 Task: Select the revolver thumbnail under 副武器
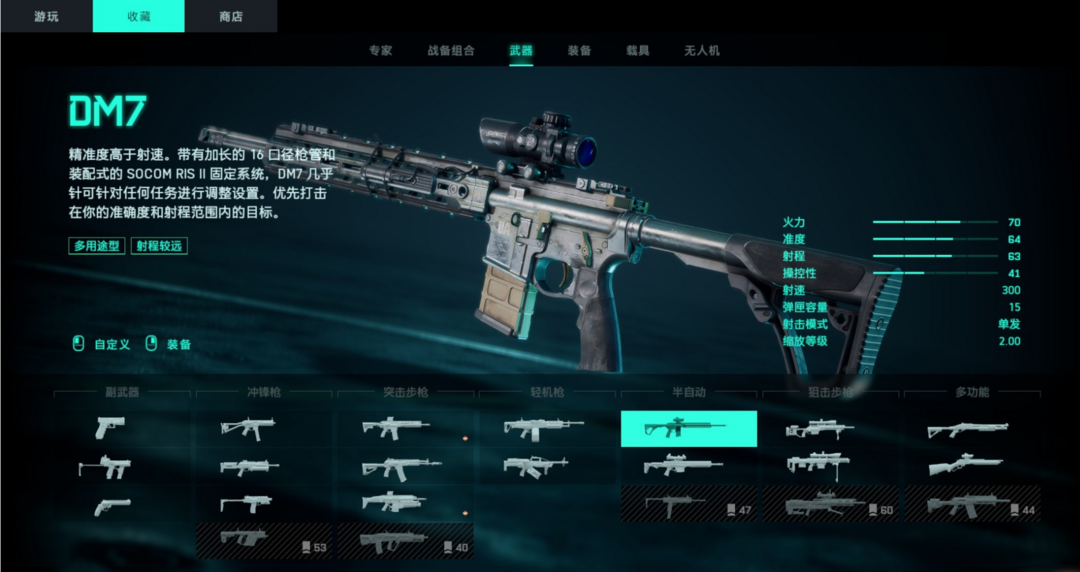click(x=110, y=506)
